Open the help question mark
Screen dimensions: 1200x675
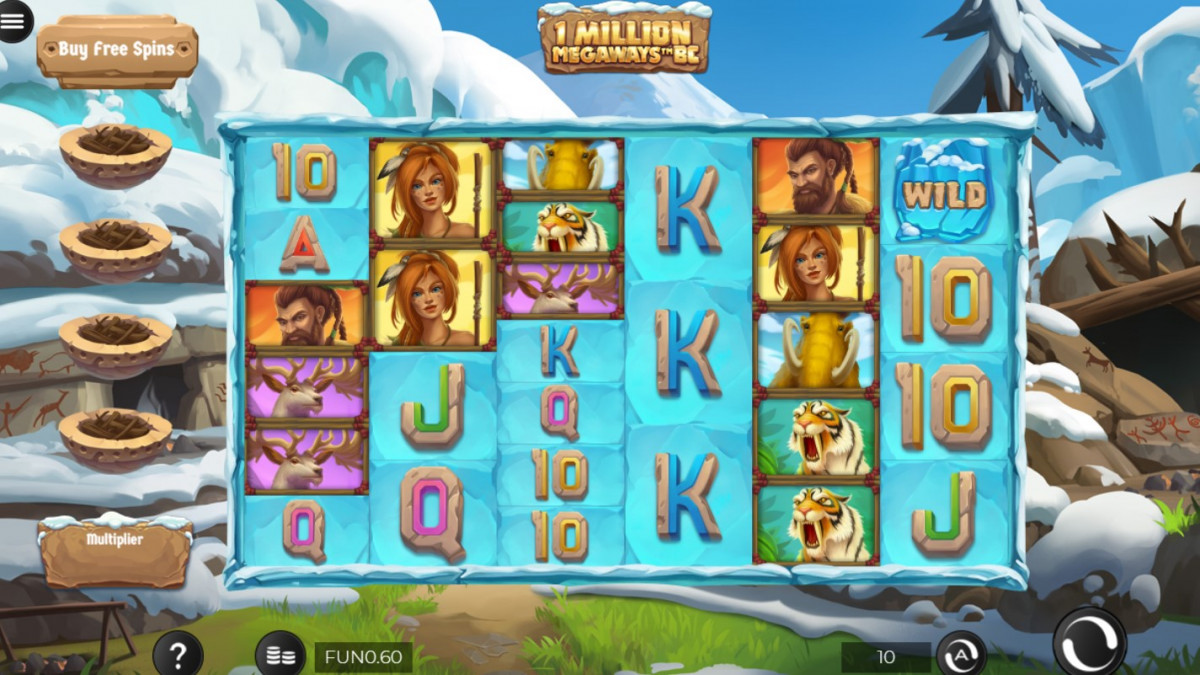point(178,655)
